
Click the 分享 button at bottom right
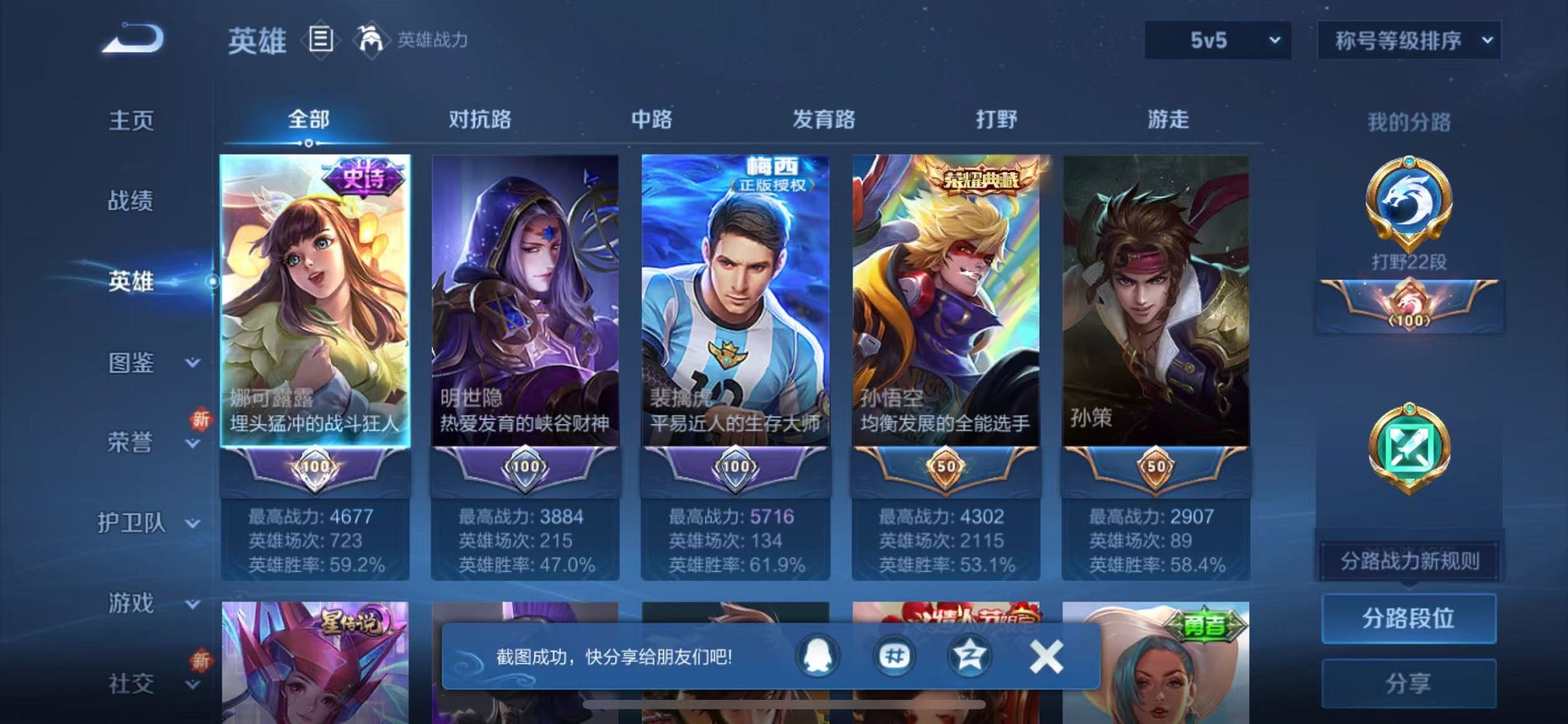[x=1409, y=683]
